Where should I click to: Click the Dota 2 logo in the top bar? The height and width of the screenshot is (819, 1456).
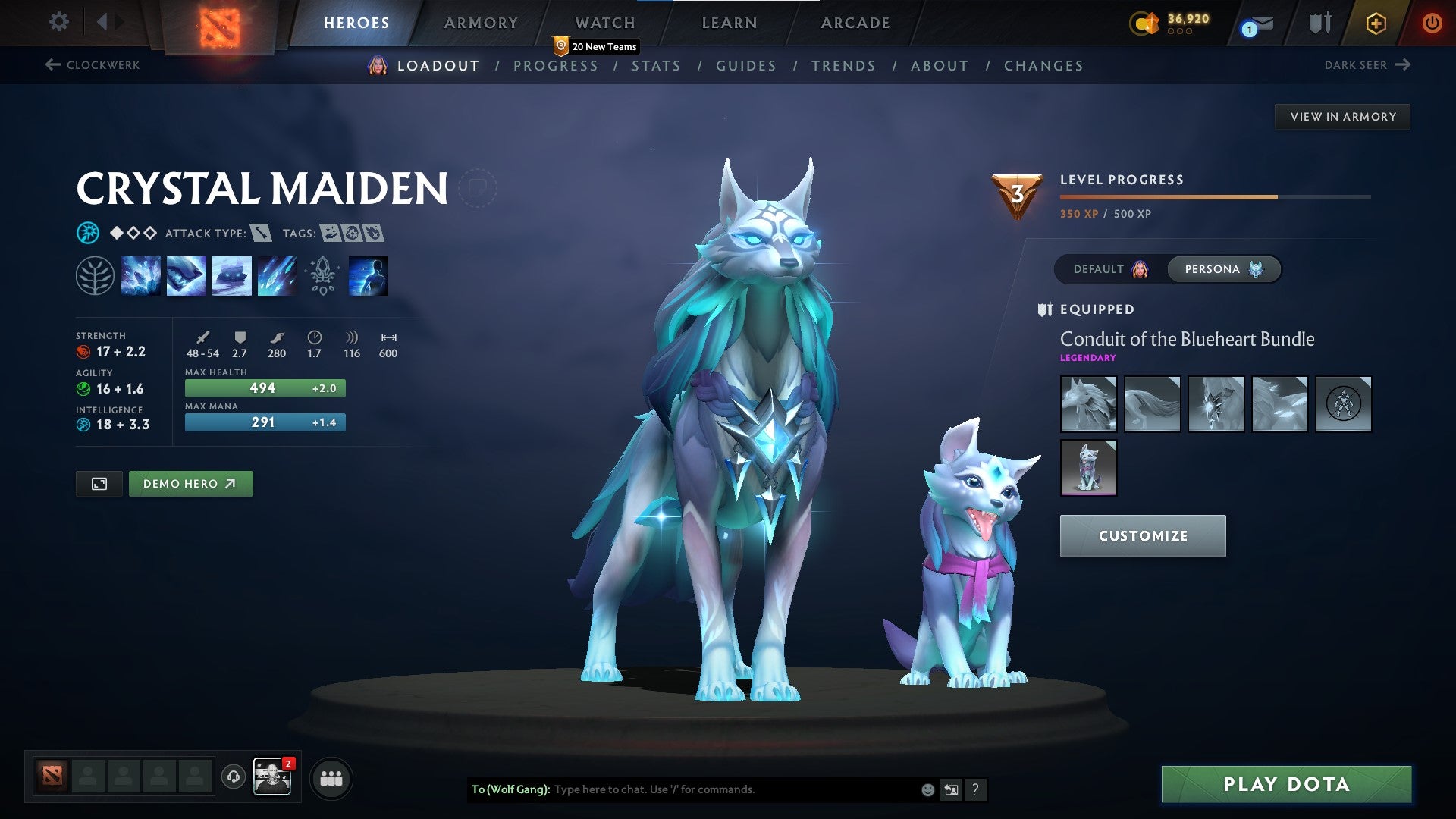pyautogui.click(x=220, y=23)
